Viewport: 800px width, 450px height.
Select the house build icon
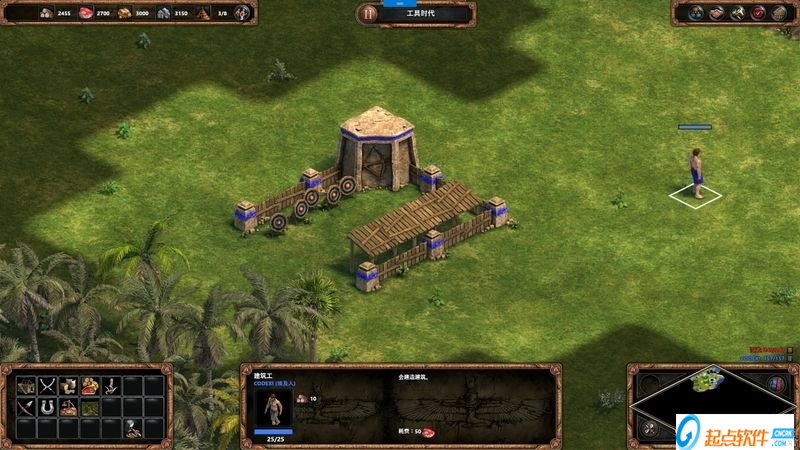24,385
